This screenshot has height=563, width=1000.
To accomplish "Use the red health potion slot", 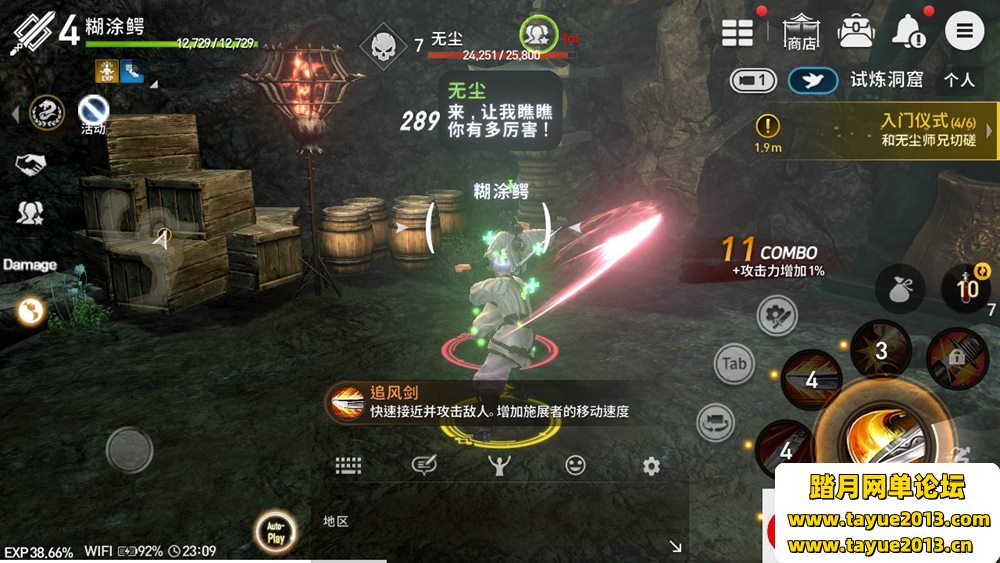I will click(965, 289).
